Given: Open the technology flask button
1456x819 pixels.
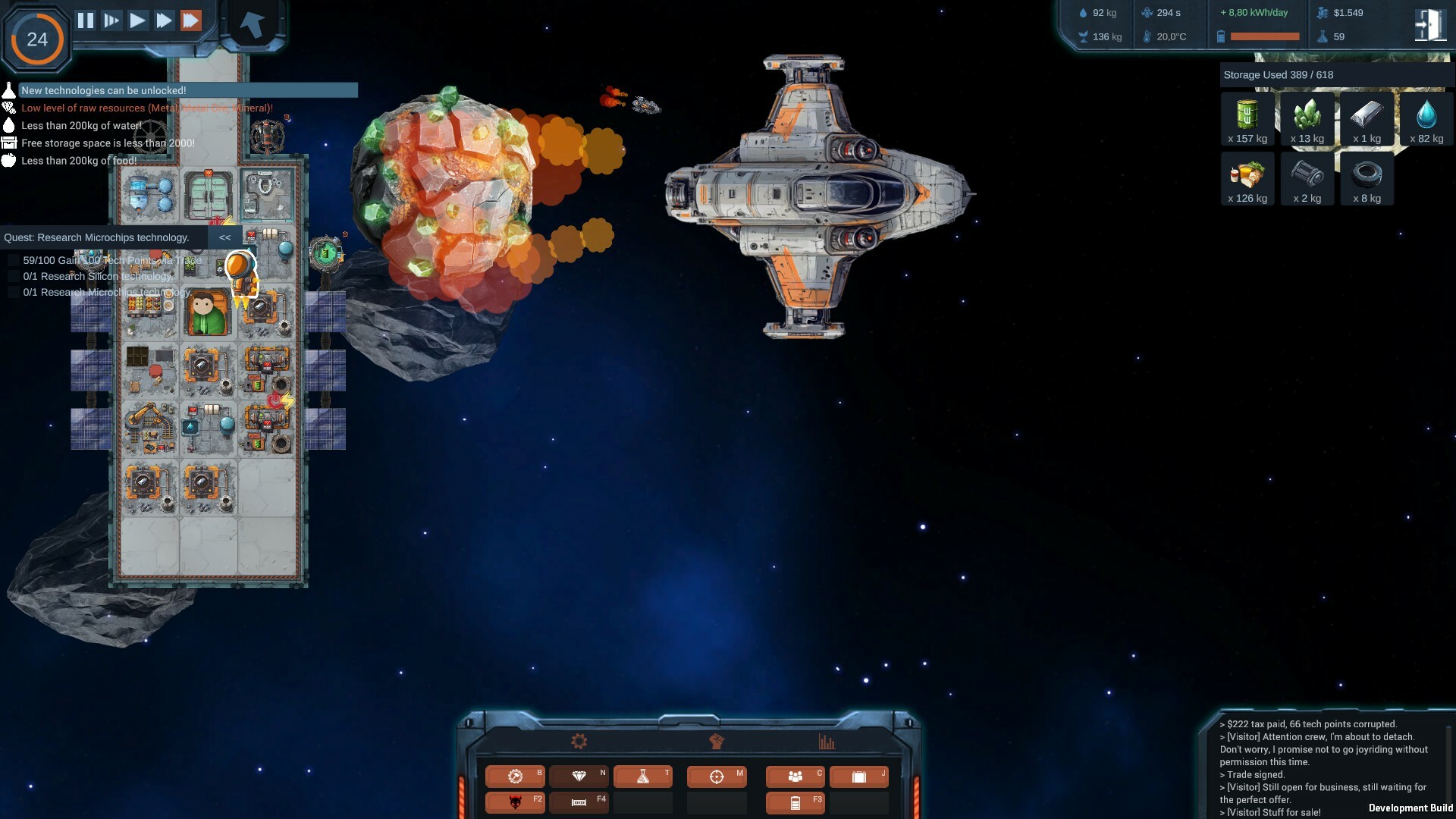Looking at the screenshot, I should tap(643, 777).
